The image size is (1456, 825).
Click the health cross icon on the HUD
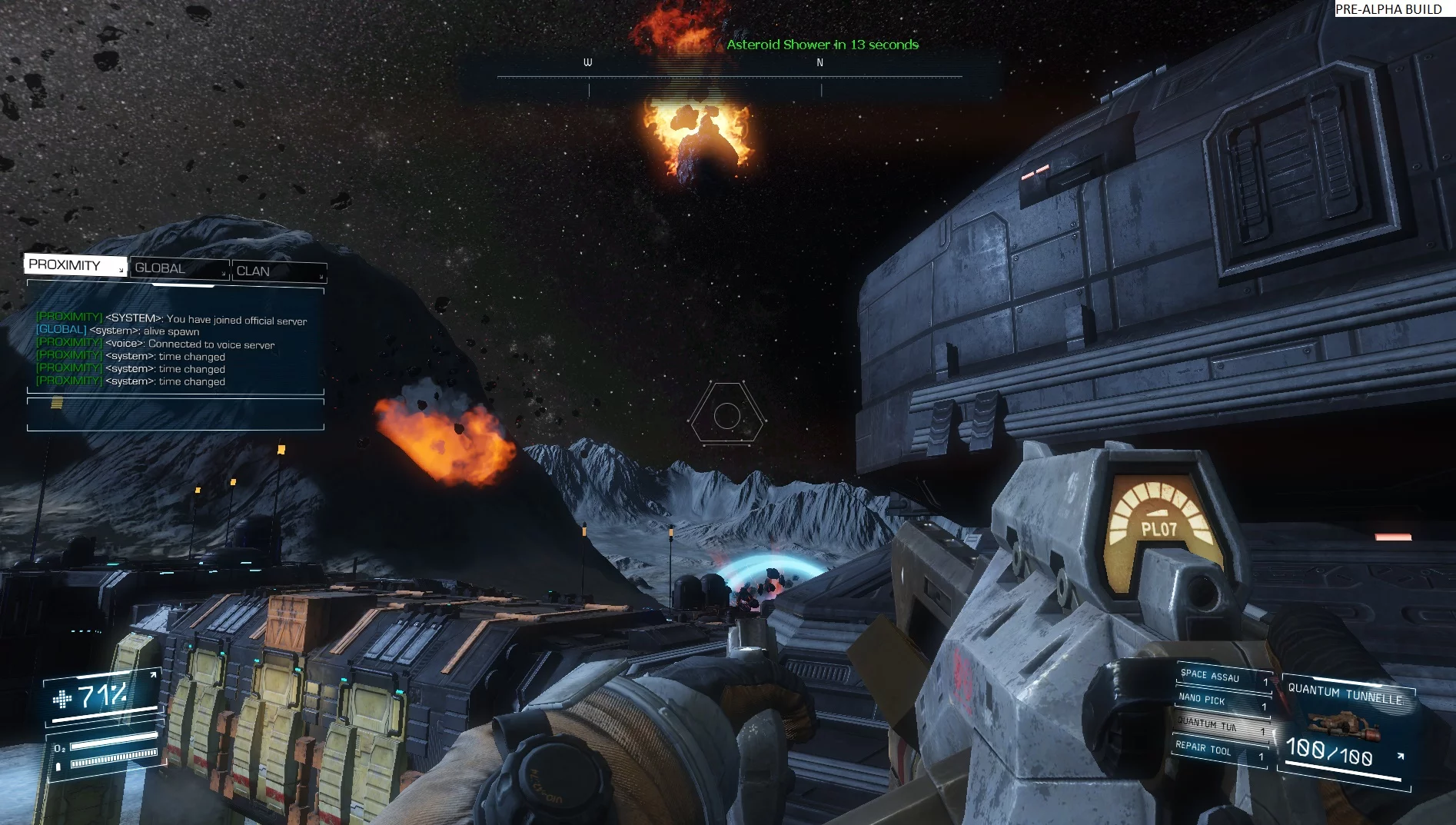tap(63, 699)
